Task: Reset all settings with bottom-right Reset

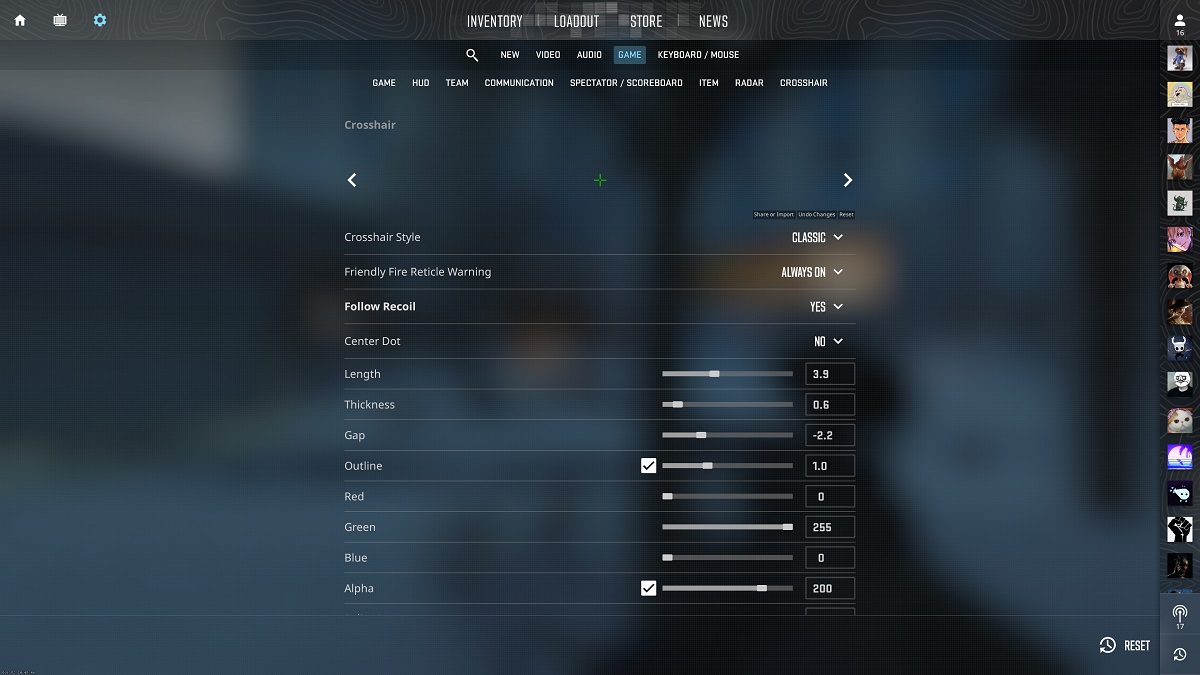Action: [1125, 646]
